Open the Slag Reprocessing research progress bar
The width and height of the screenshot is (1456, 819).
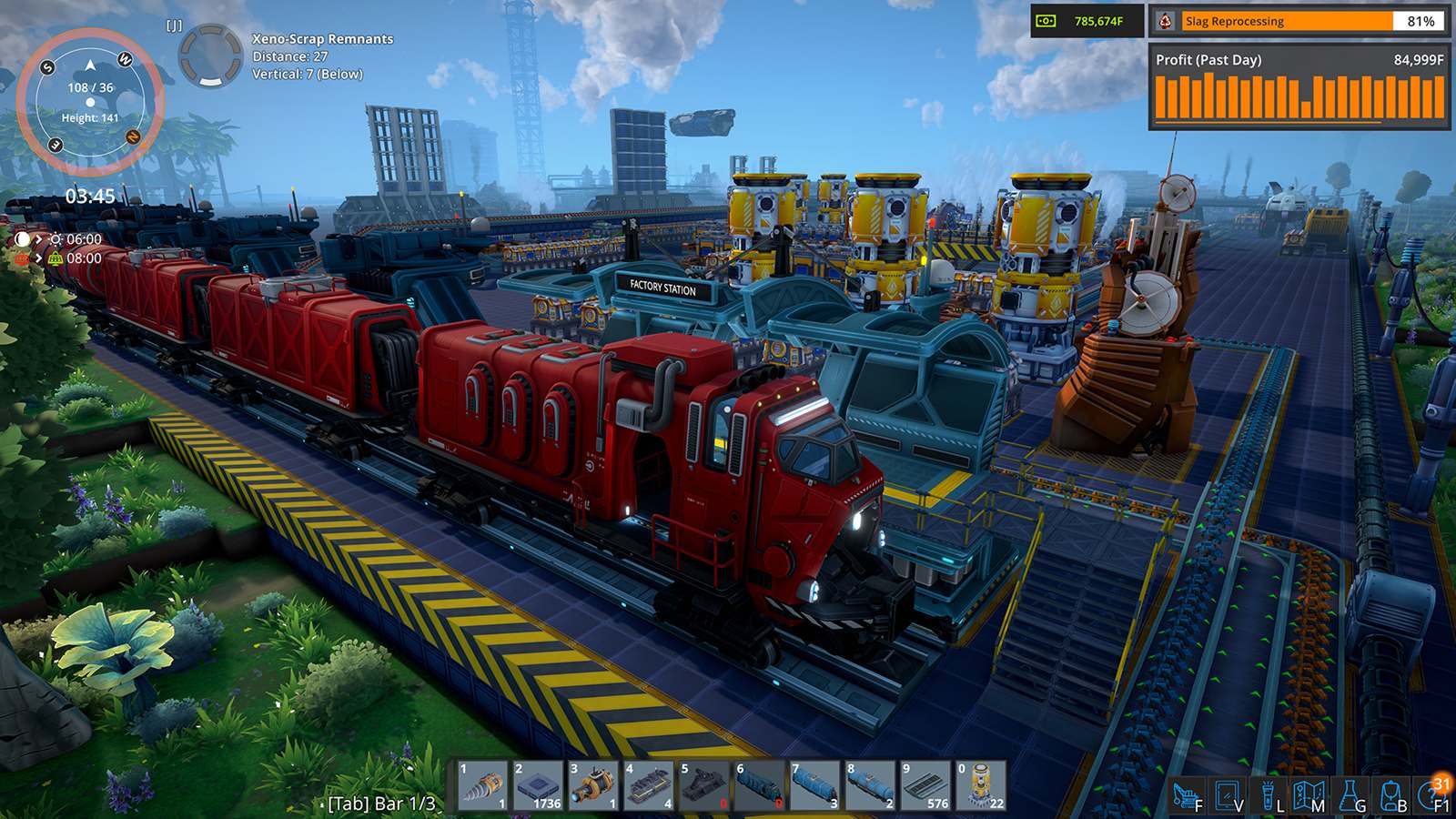pyautogui.click(x=1299, y=21)
